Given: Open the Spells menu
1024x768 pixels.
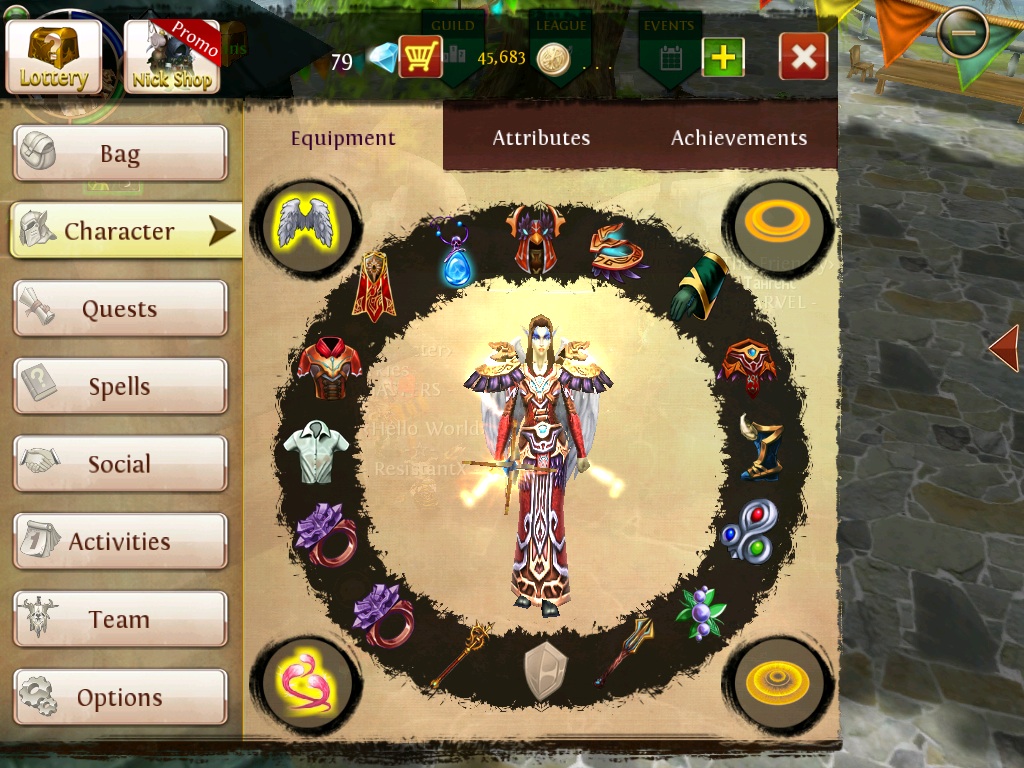Looking at the screenshot, I should pos(120,387).
